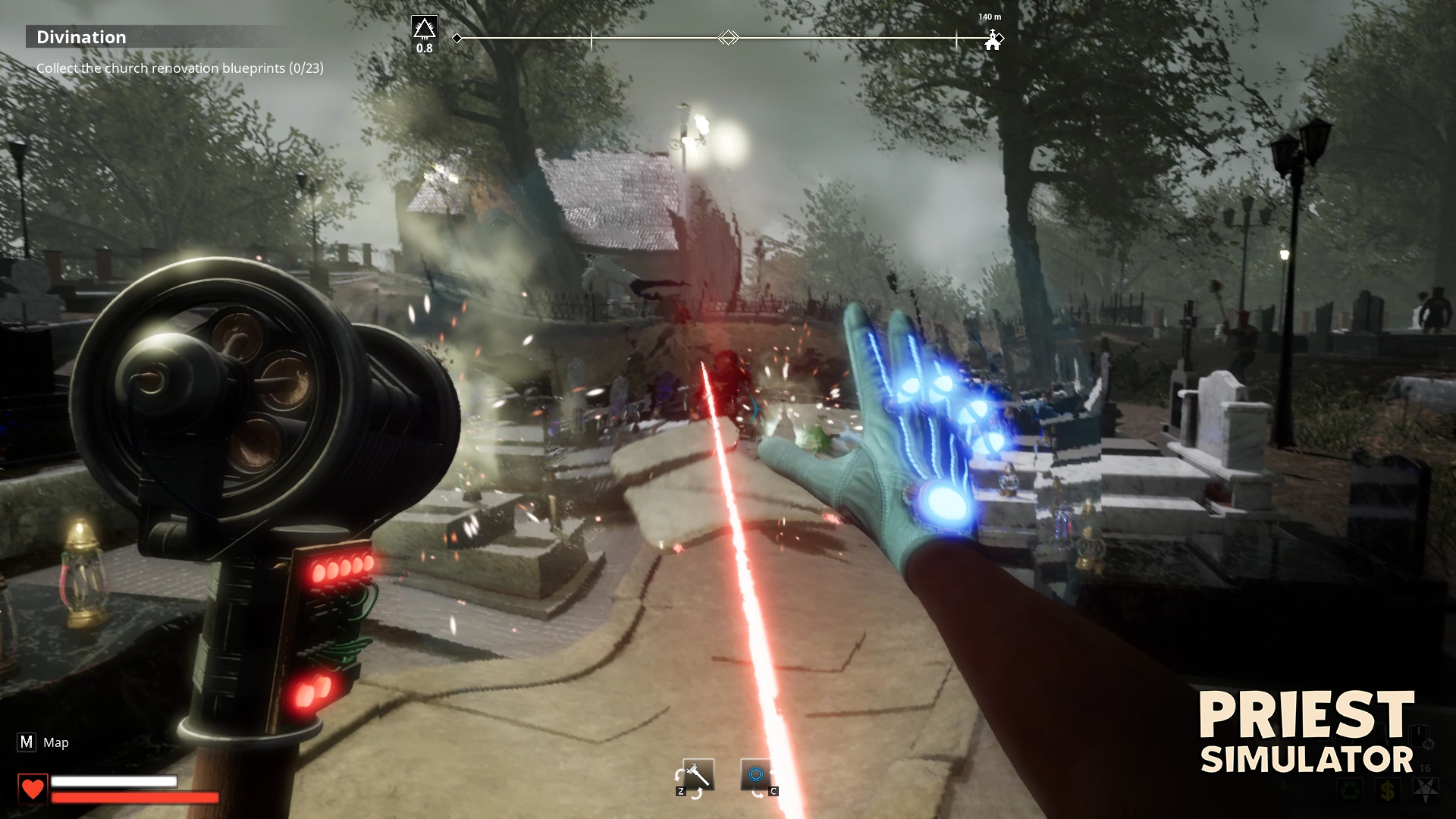The image size is (1456, 819).
Task: Click the red heart health icon
Action: pos(33,789)
